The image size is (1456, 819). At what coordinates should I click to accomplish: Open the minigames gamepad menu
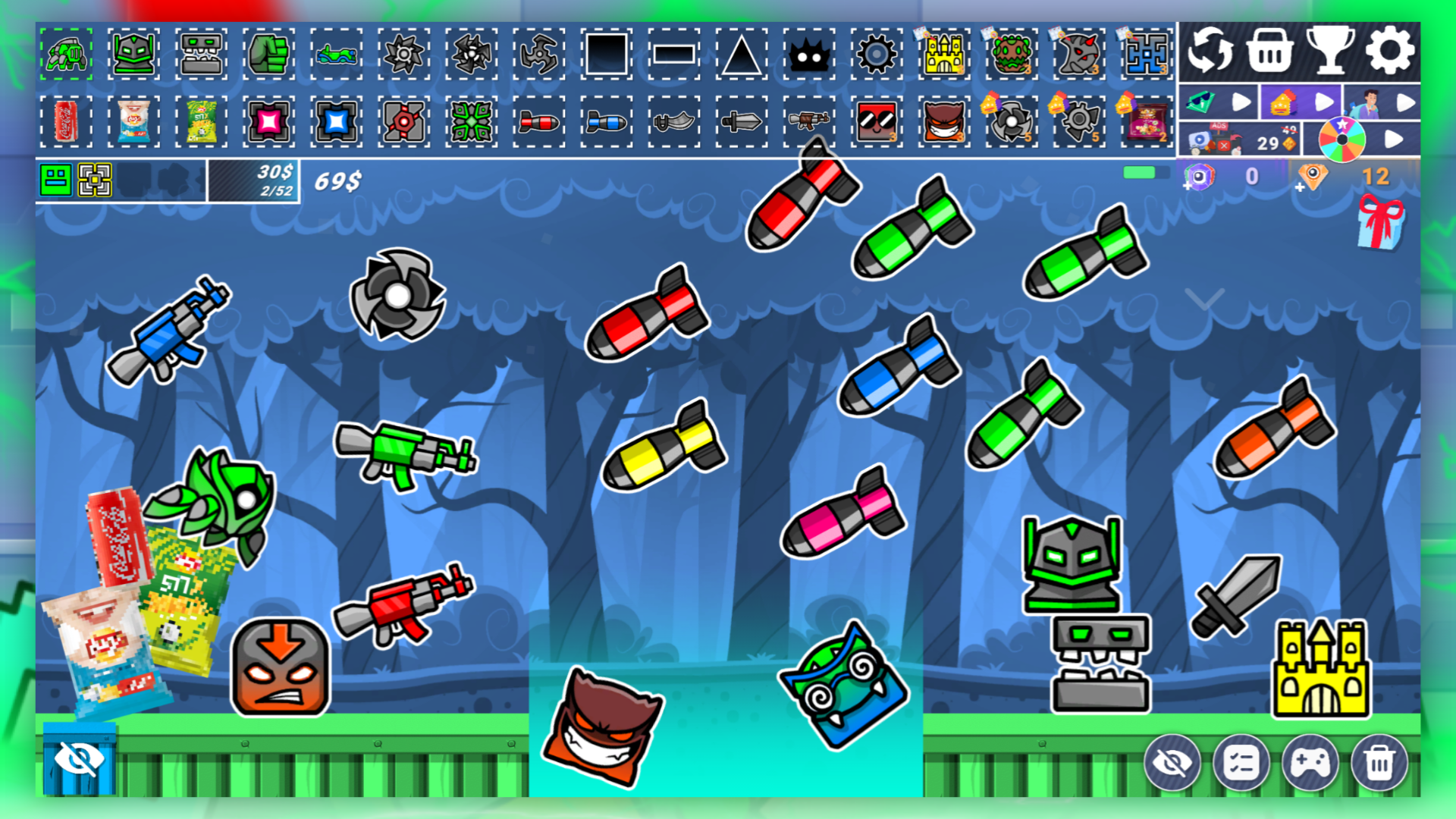pyautogui.click(x=1310, y=762)
